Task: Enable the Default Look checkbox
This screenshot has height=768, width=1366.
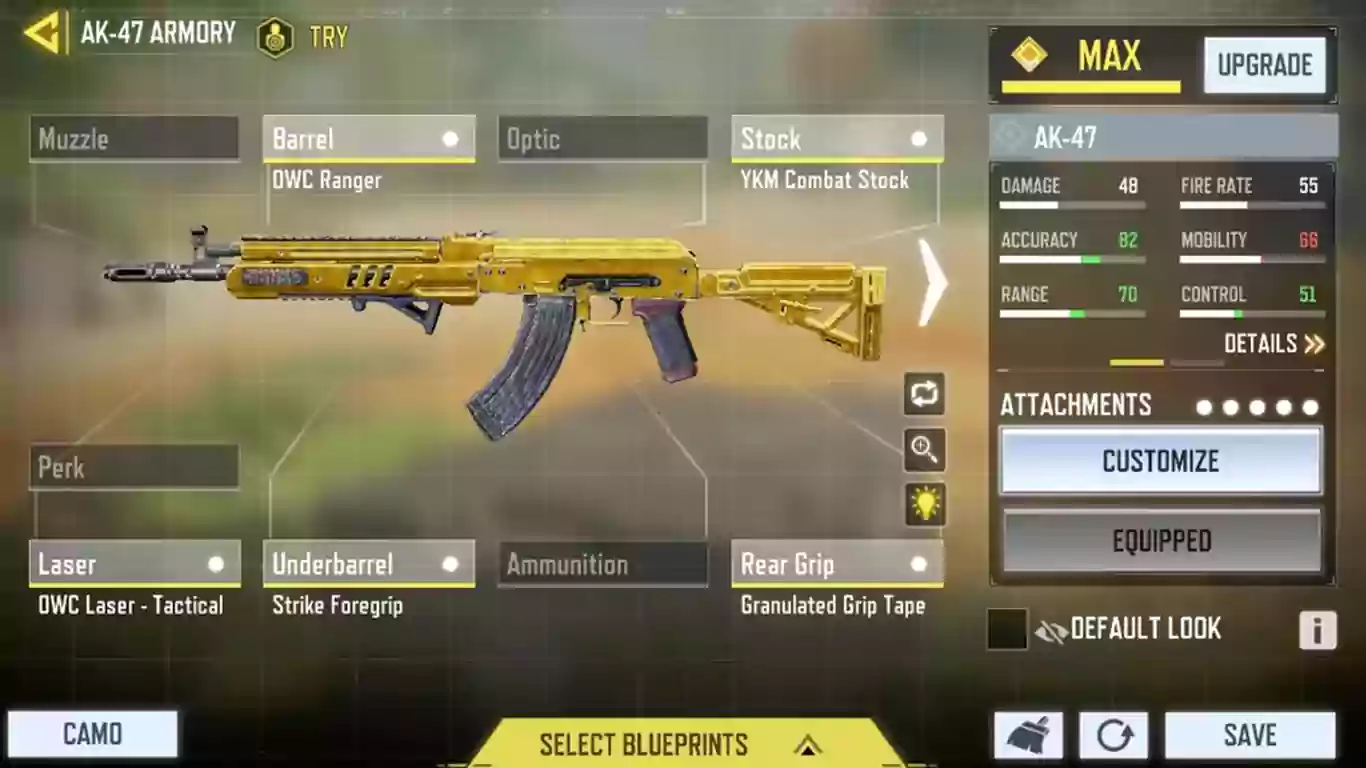Action: (1007, 628)
